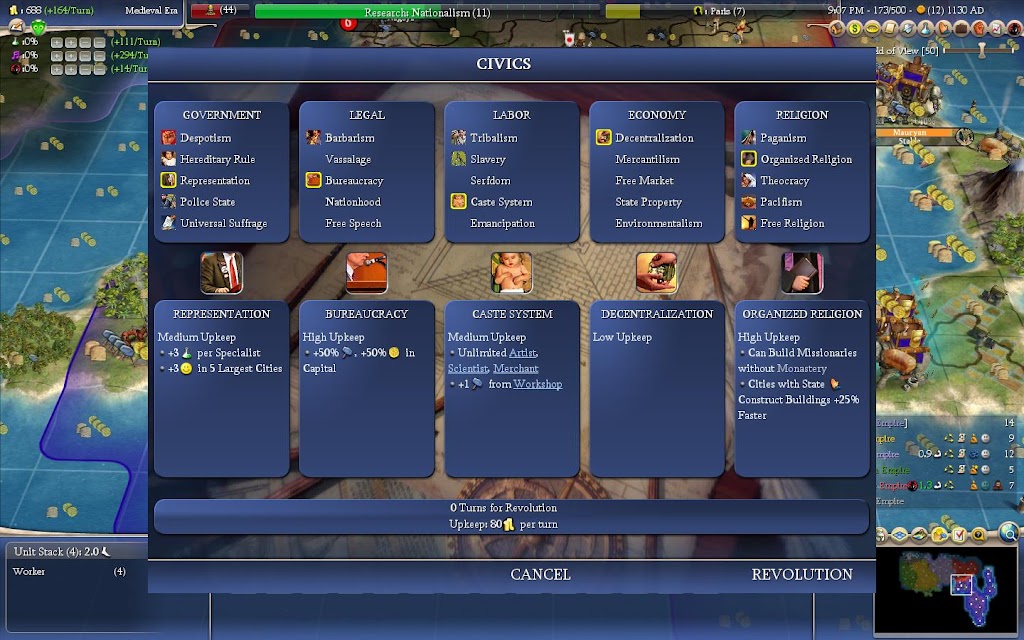Choose Pacifism religion civic
The height and width of the screenshot is (640, 1024).
coord(781,202)
